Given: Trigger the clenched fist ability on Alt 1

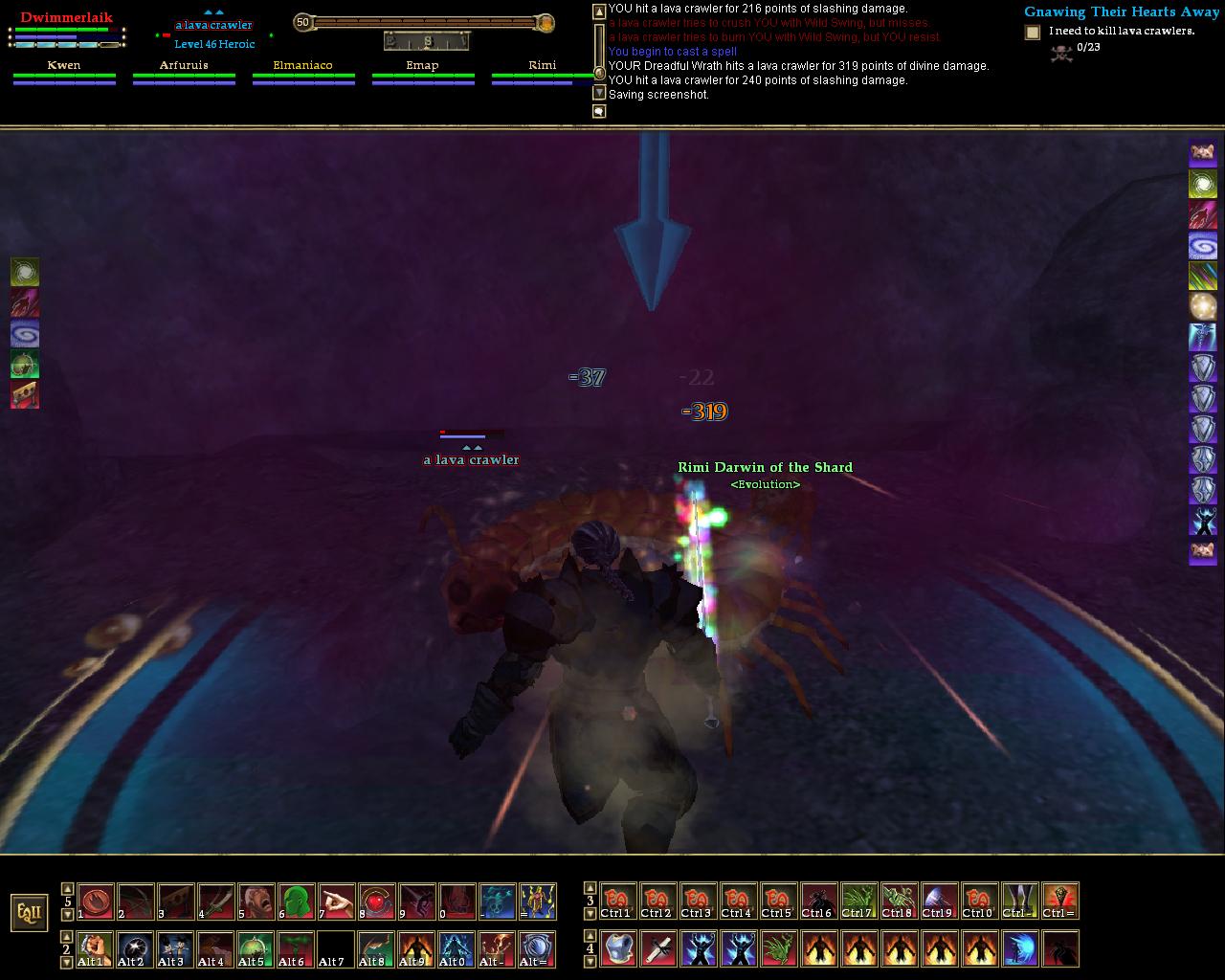Looking at the screenshot, I should 95,948.
